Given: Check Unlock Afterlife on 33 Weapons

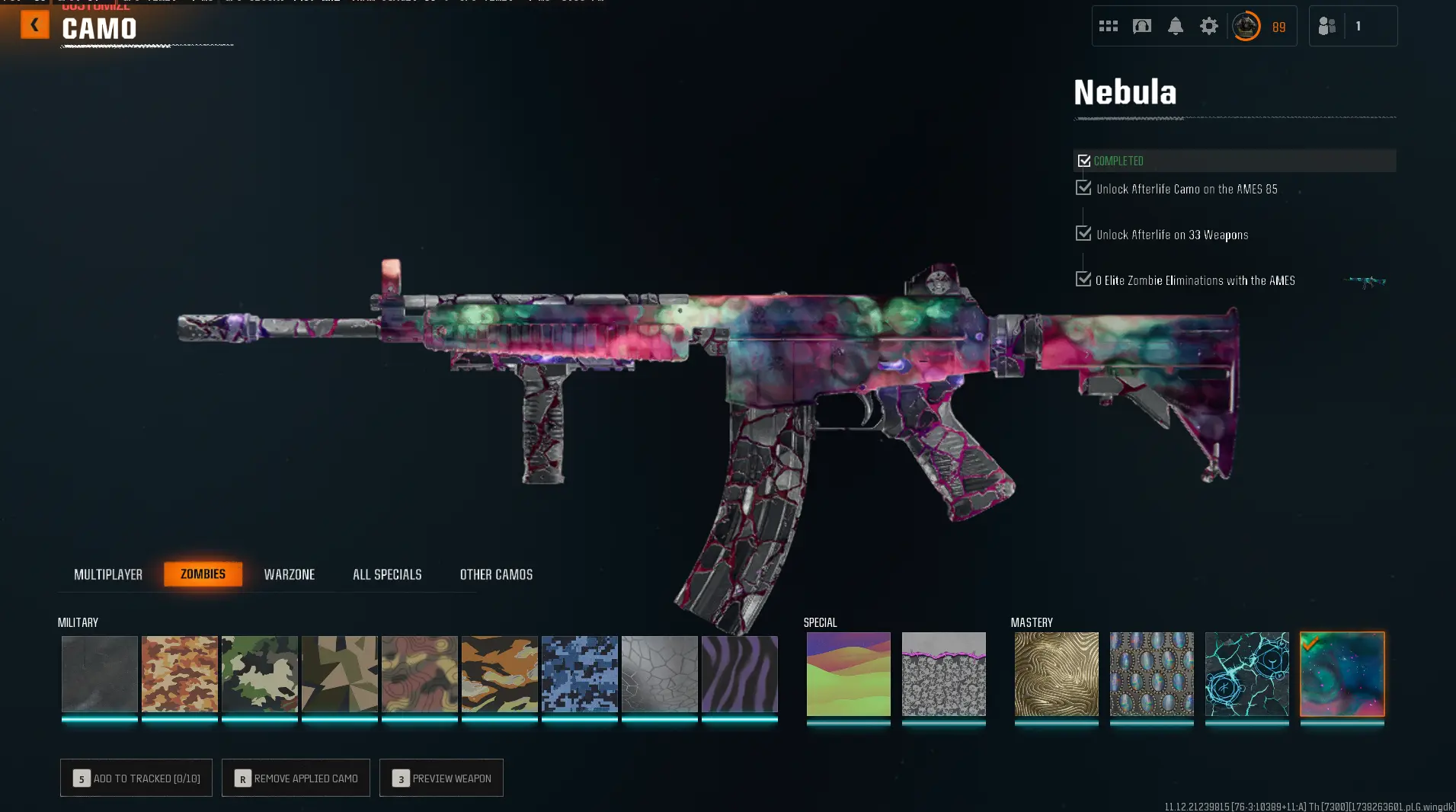Looking at the screenshot, I should tap(1084, 233).
